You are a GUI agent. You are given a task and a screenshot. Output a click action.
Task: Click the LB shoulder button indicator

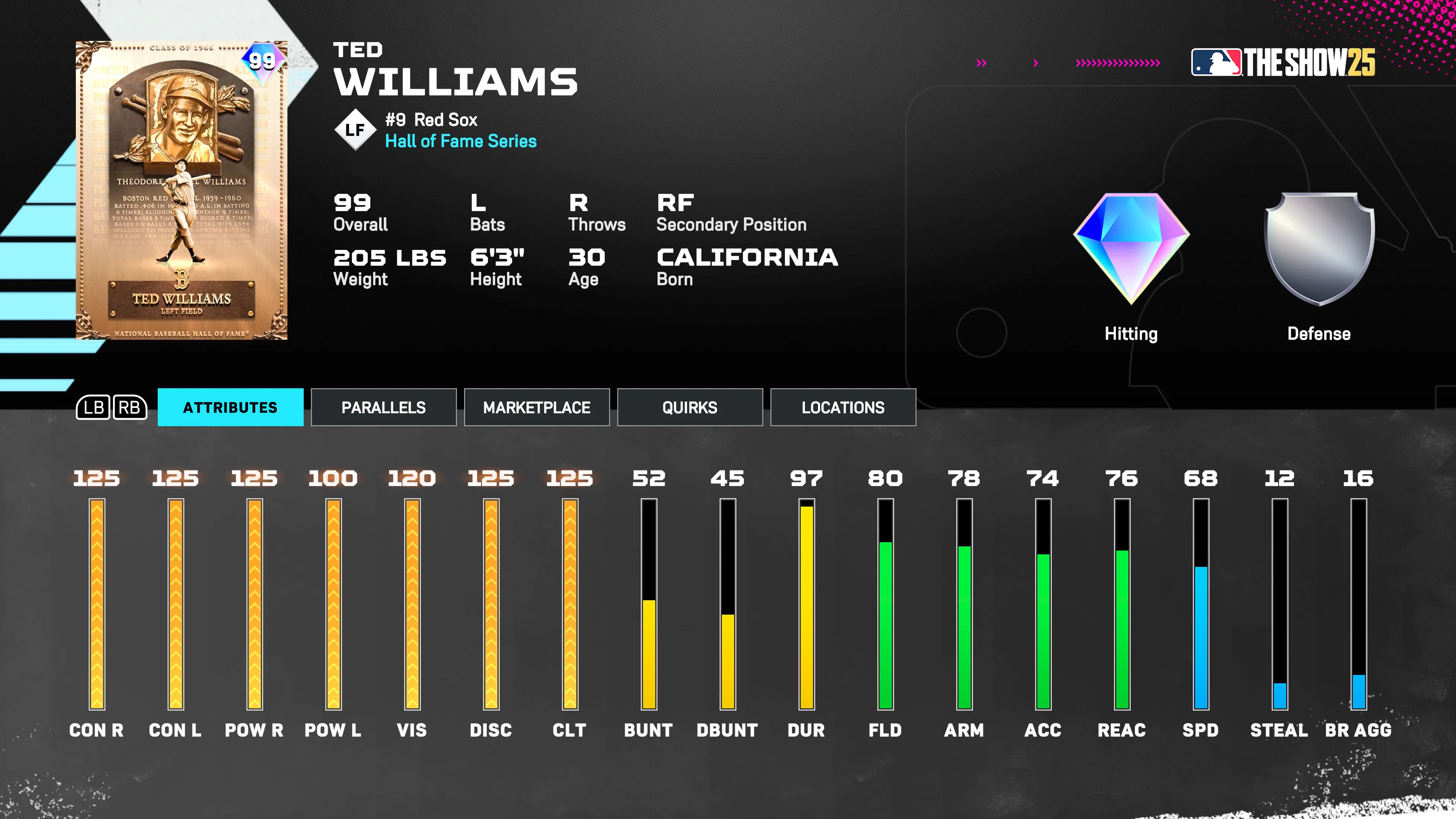point(95,407)
